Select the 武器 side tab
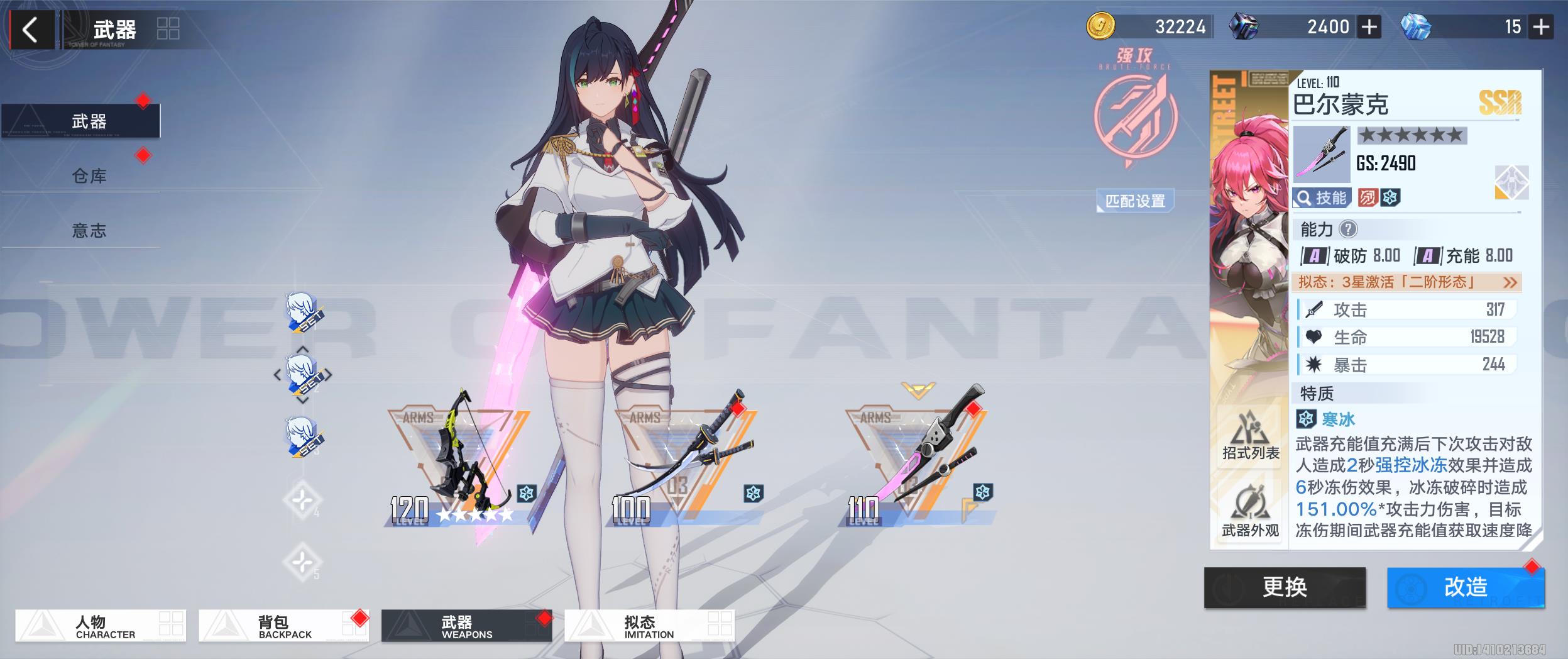This screenshot has width=1568, height=659. (x=89, y=121)
